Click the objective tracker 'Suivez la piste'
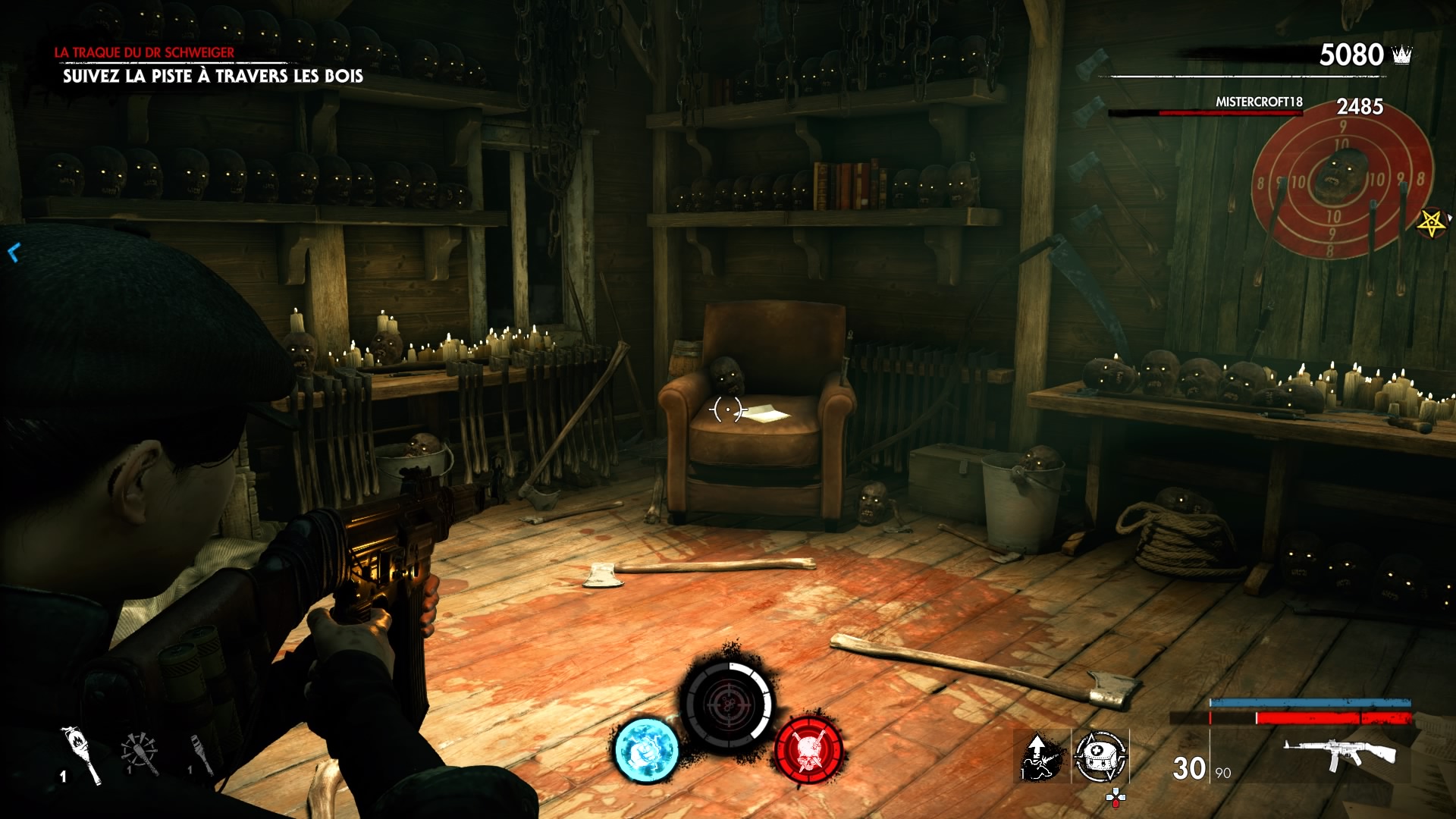Image resolution: width=1456 pixels, height=819 pixels. 212,76
